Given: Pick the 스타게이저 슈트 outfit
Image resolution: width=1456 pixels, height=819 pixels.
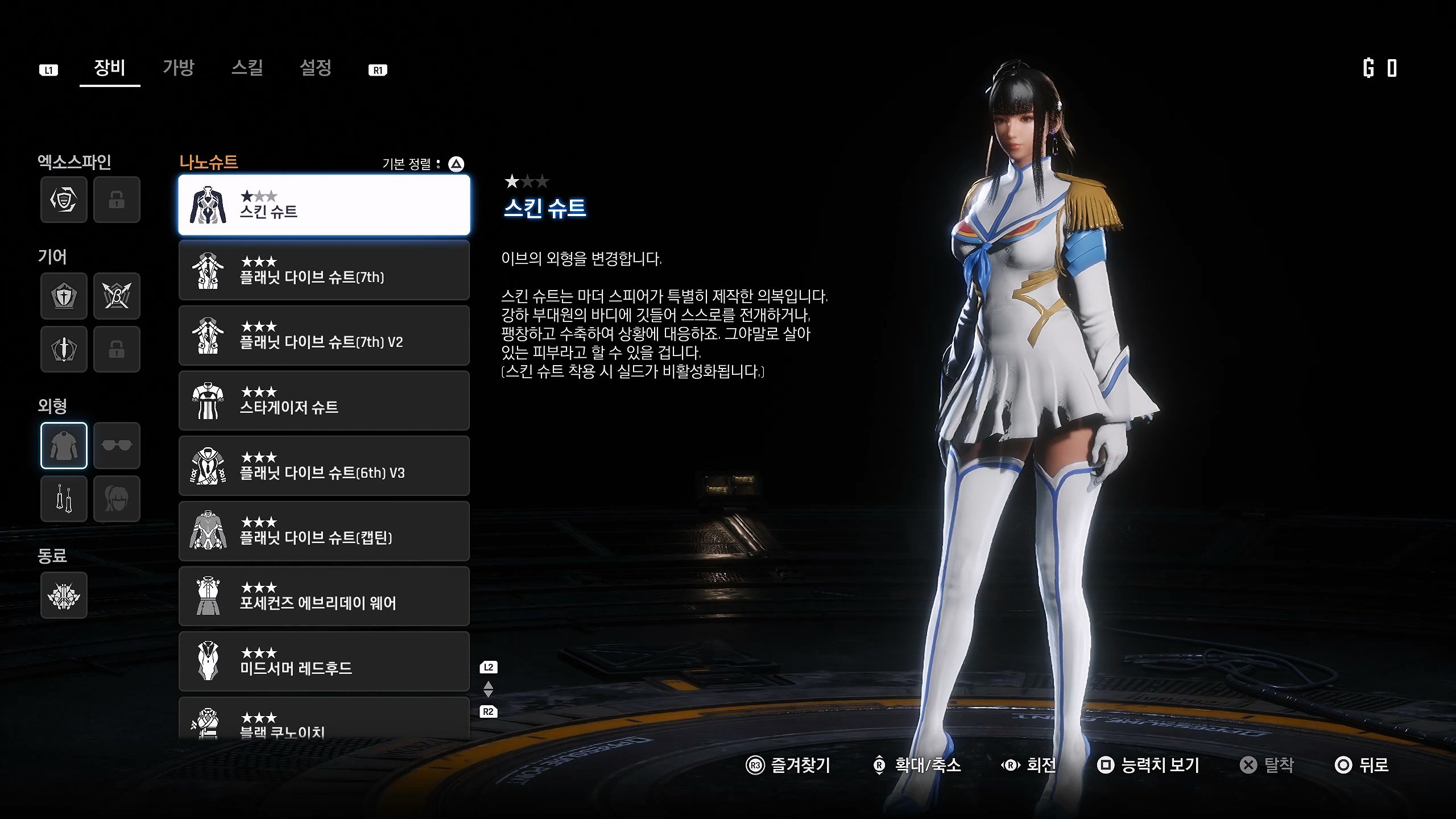Looking at the screenshot, I should [324, 400].
